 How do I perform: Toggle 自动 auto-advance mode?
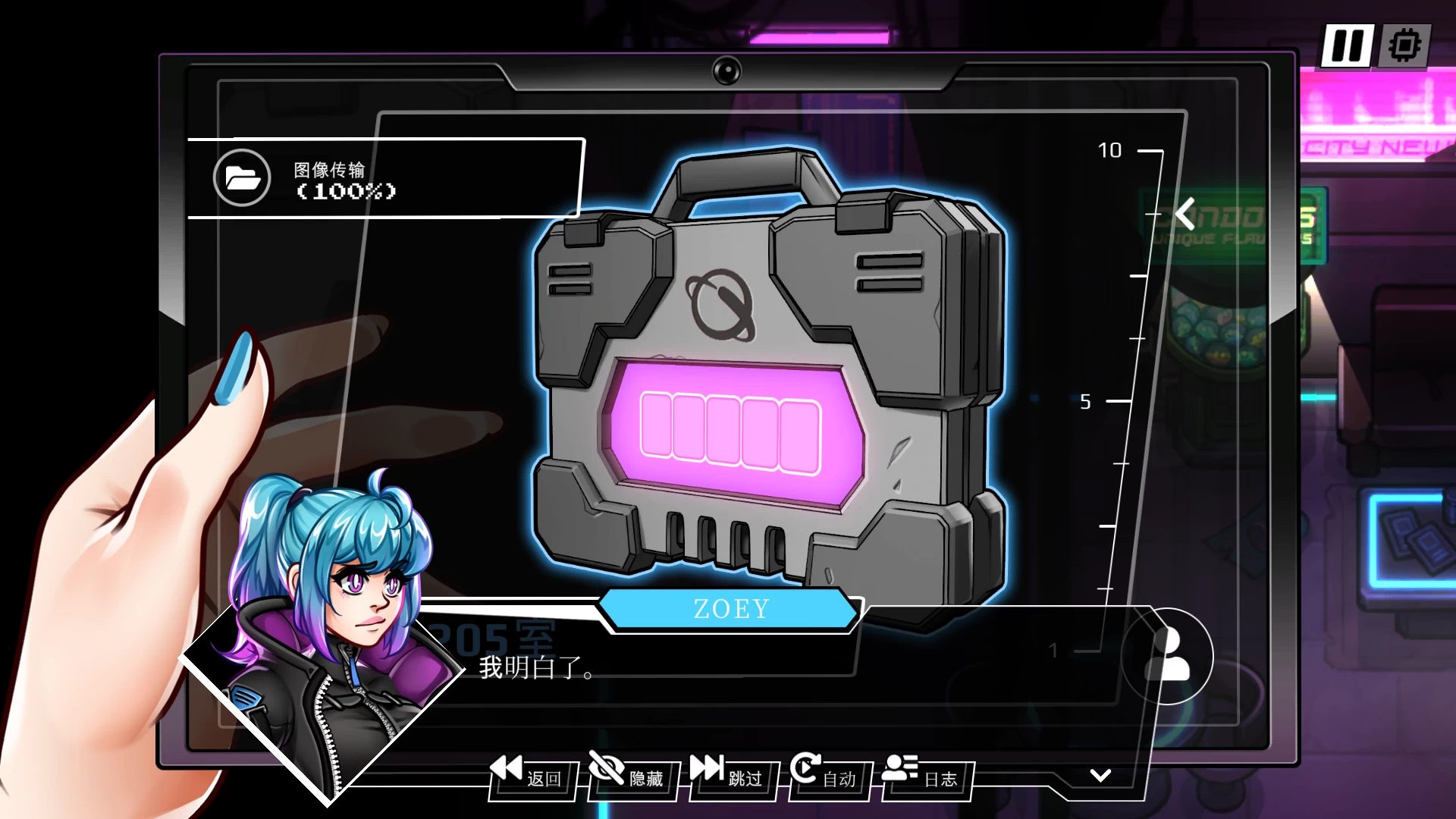(x=825, y=775)
